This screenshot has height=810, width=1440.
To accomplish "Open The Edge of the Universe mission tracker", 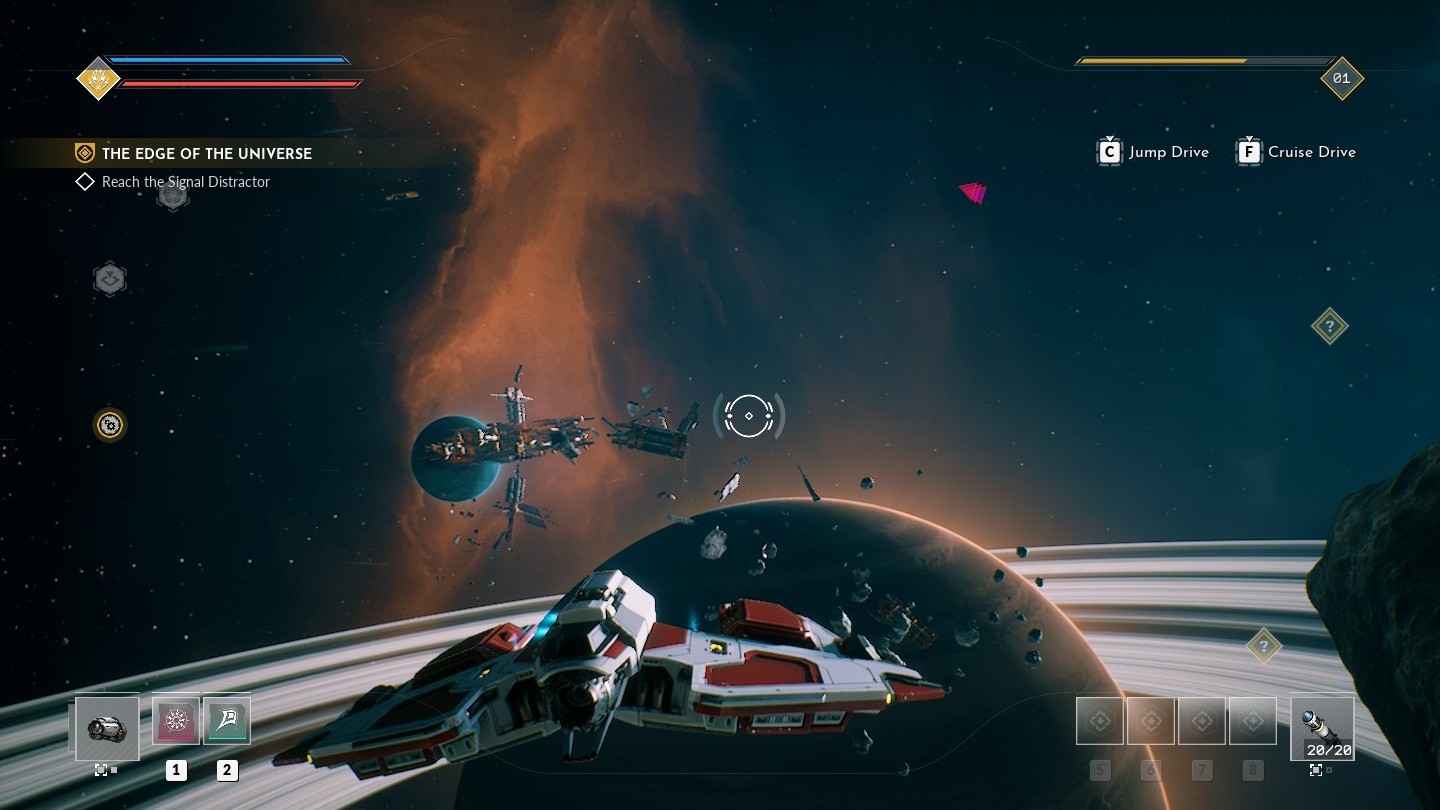I will (x=206, y=153).
